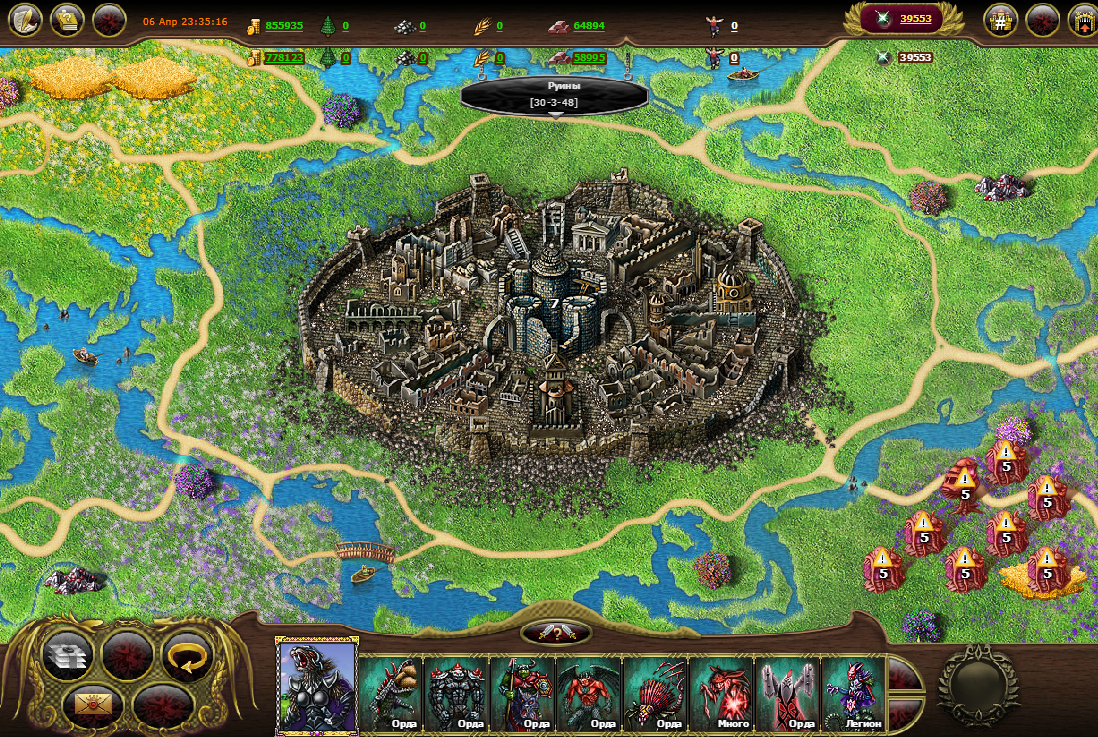Open the stacked papers button
The image size is (1098, 737).
click(x=68, y=656)
